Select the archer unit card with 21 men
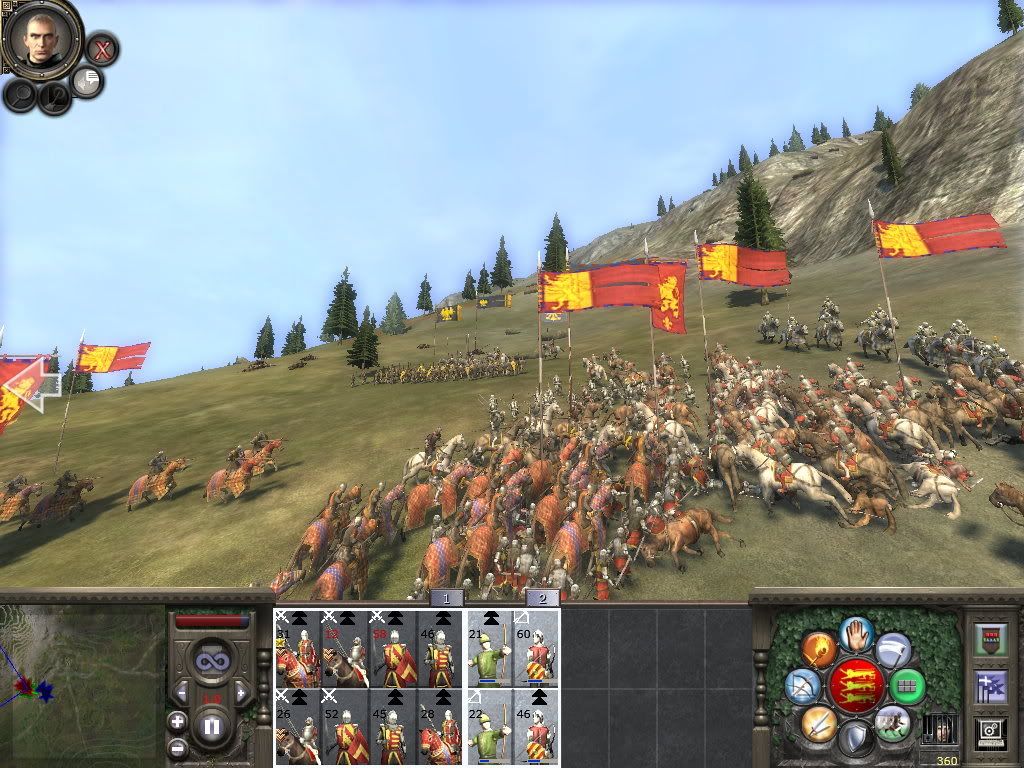The width and height of the screenshot is (1024, 768). (x=490, y=649)
